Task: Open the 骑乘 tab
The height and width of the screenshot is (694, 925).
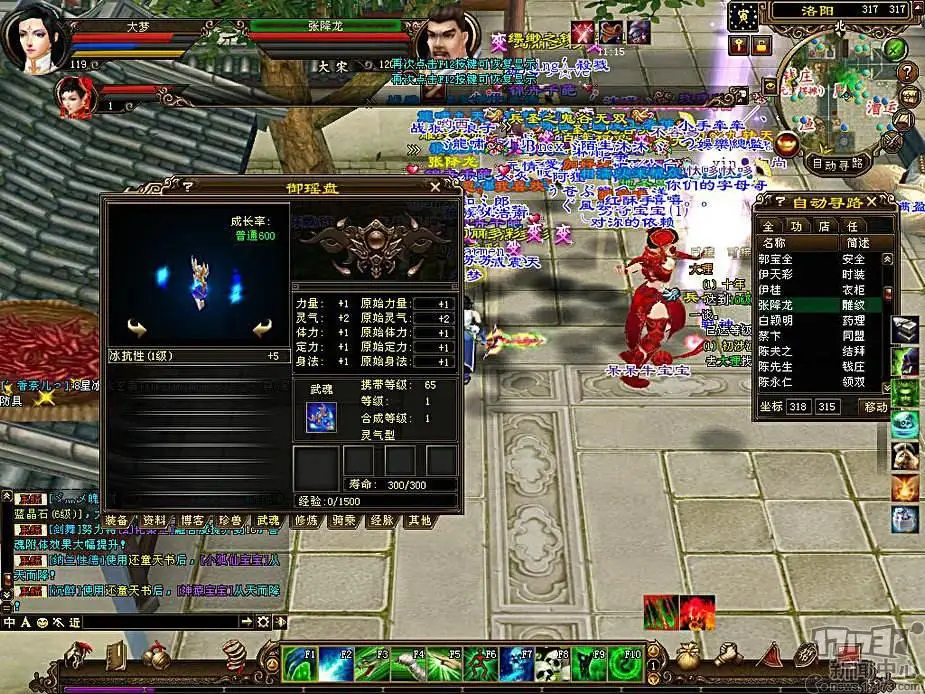Action: (344, 521)
